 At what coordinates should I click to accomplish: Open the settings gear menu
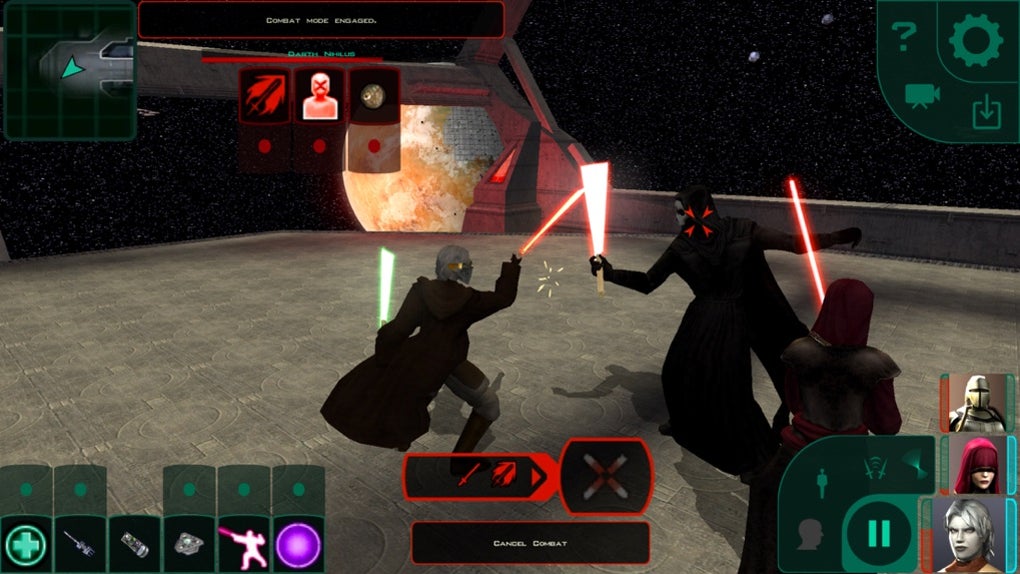[x=974, y=41]
